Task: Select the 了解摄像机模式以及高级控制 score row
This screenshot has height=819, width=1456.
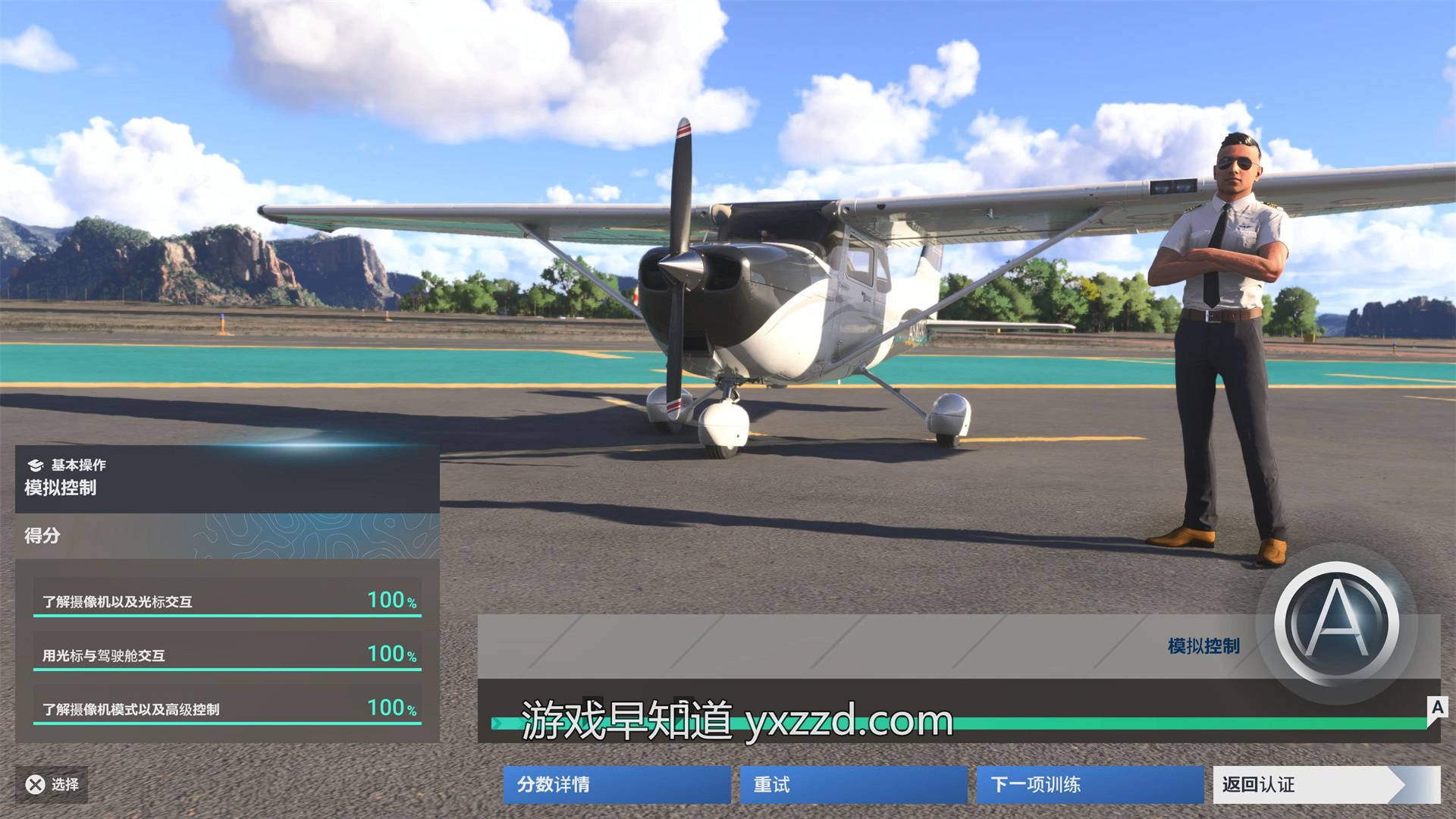Action: [227, 708]
